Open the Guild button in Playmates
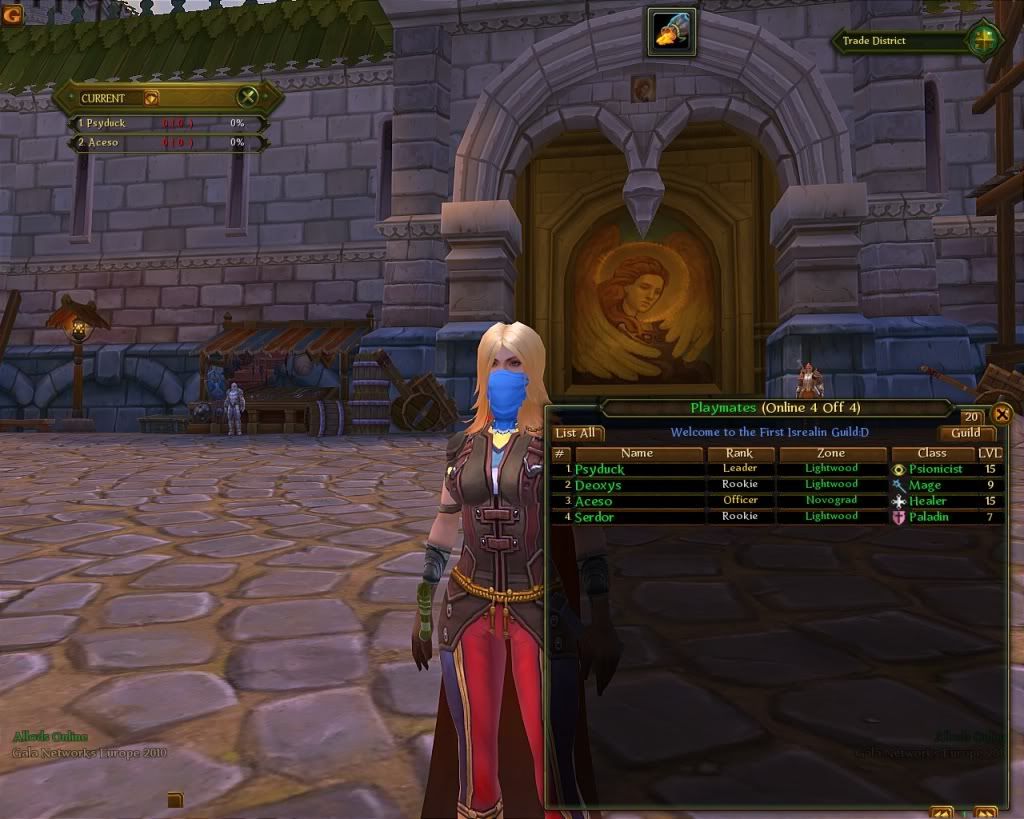 coord(966,433)
